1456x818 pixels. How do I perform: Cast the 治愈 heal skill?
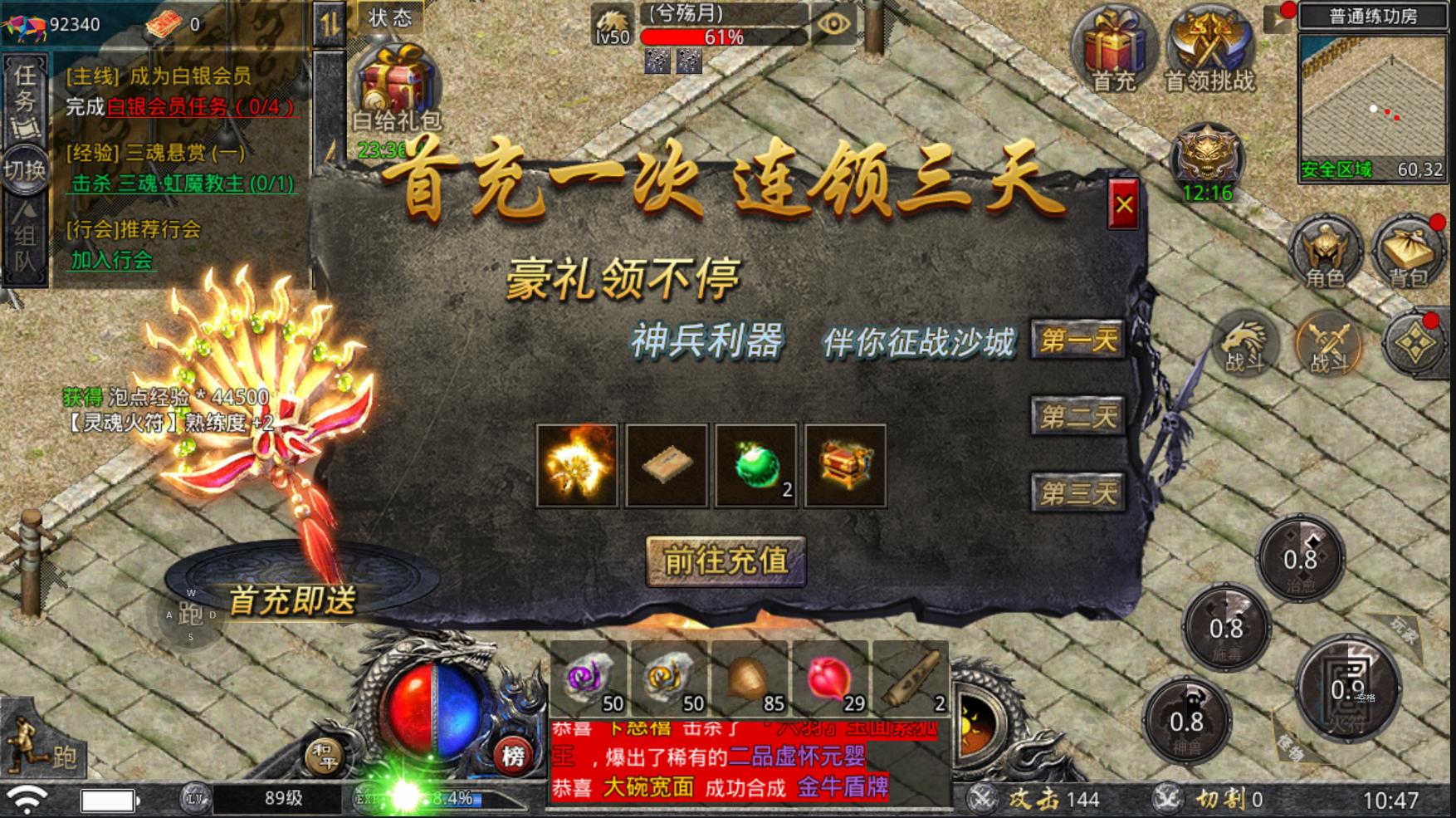[x=1300, y=558]
